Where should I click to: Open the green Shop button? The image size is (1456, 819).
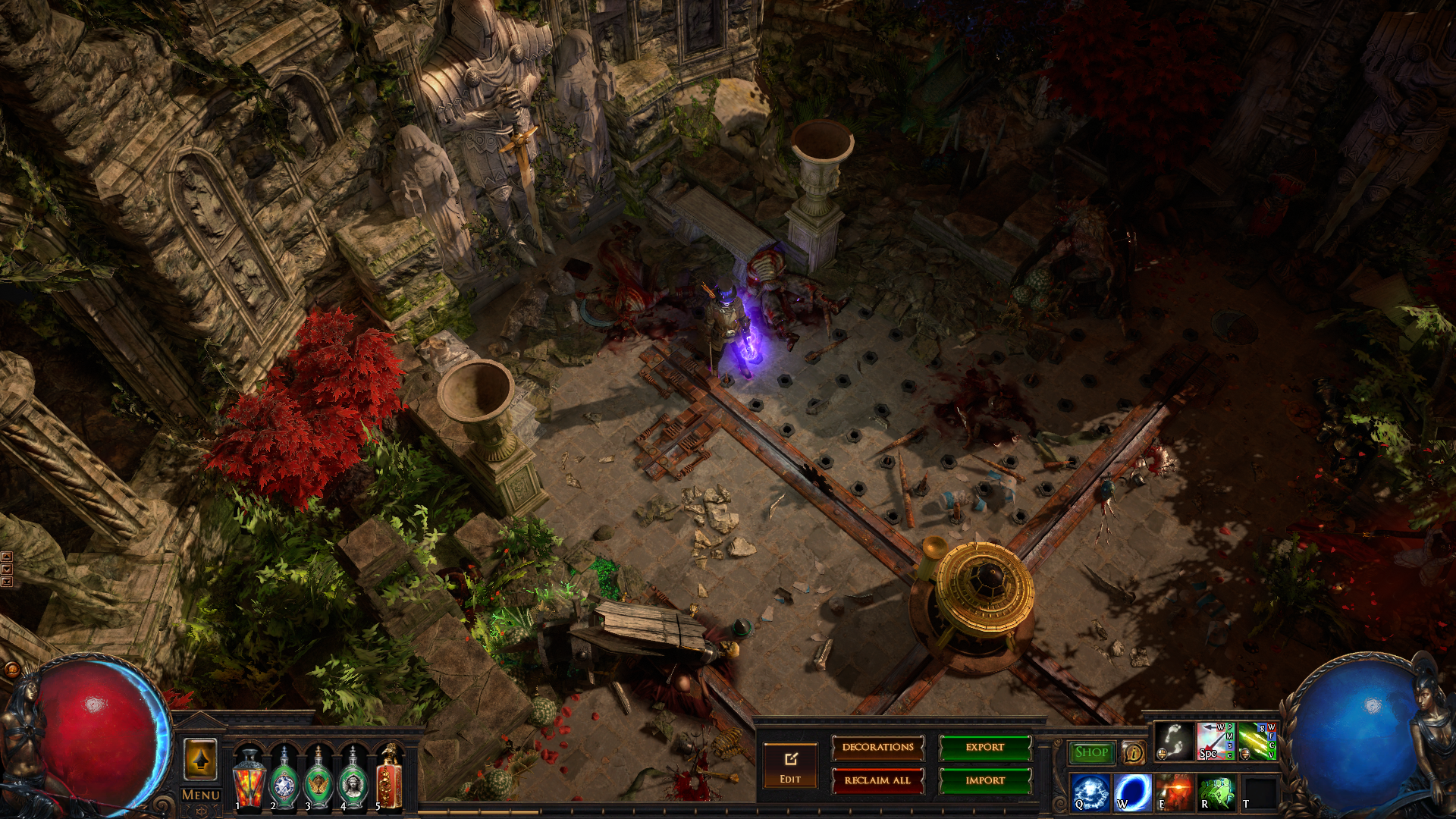point(1091,752)
